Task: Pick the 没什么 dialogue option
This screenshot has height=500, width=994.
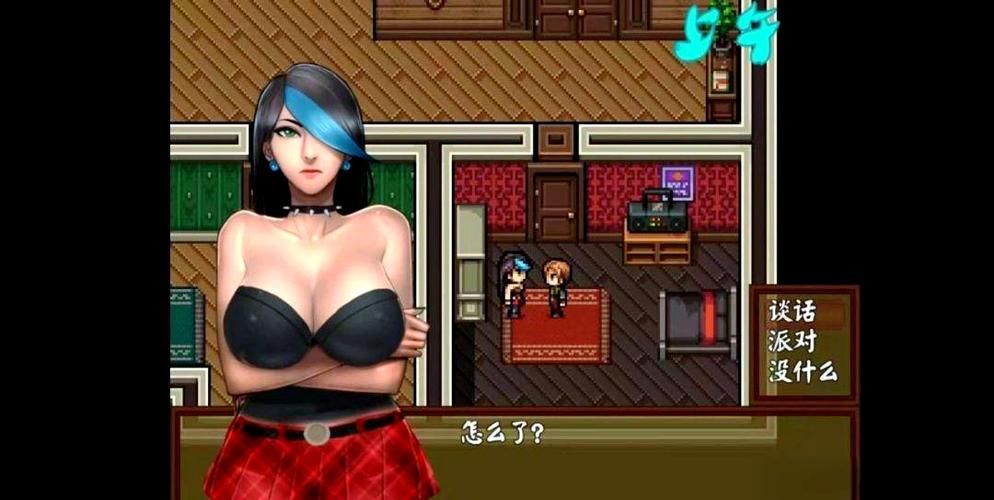Action: click(x=803, y=372)
